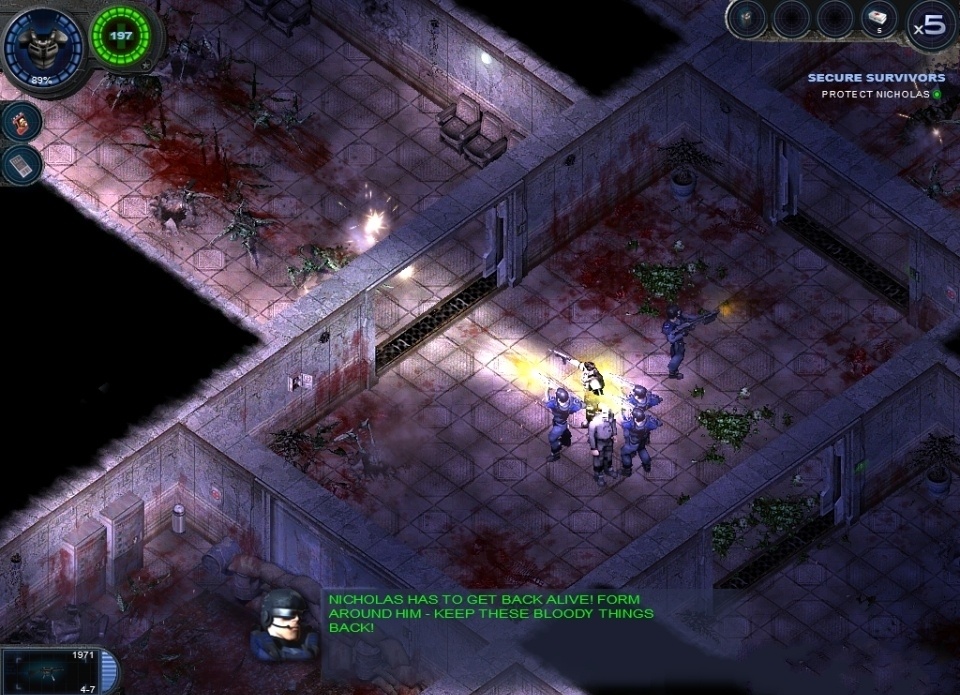Open the PDA tablet icon
Image resolution: width=960 pixels, height=695 pixels.
click(x=21, y=165)
